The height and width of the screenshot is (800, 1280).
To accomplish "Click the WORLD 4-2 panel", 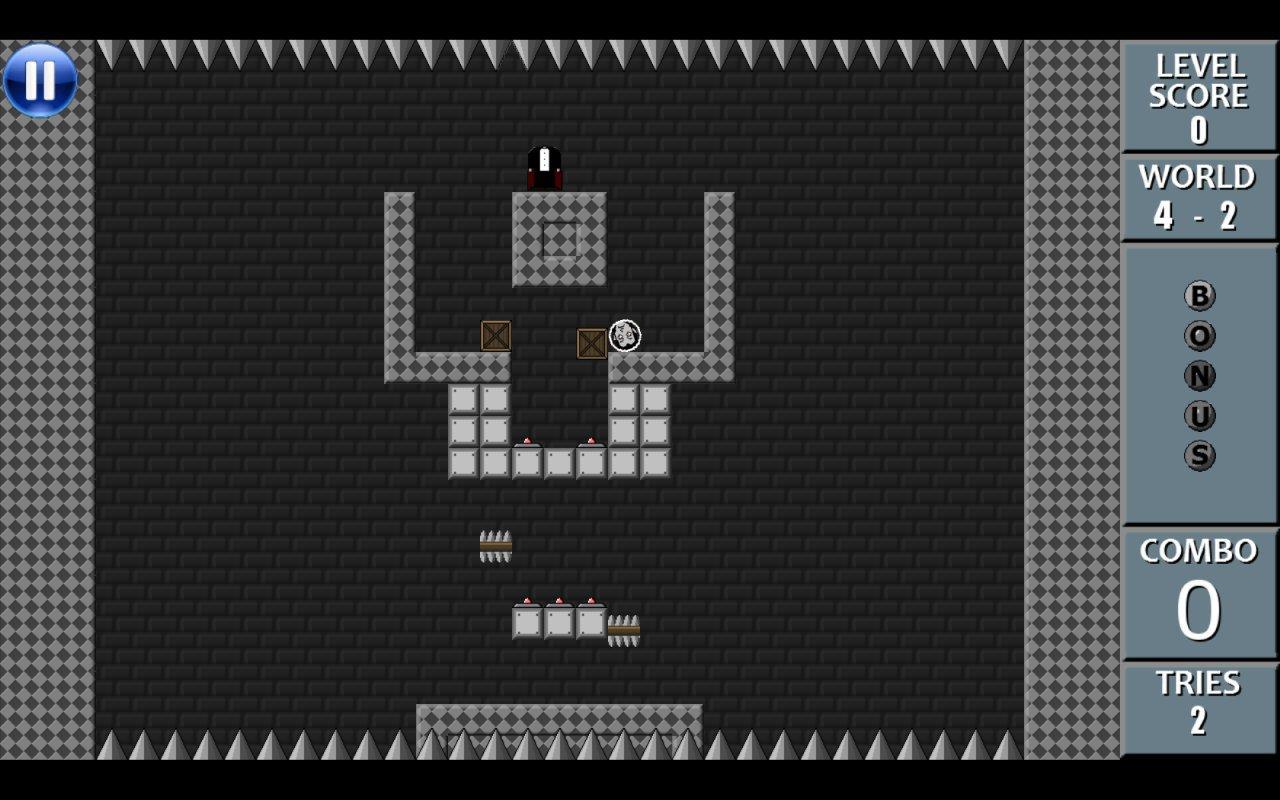I will click(1198, 198).
